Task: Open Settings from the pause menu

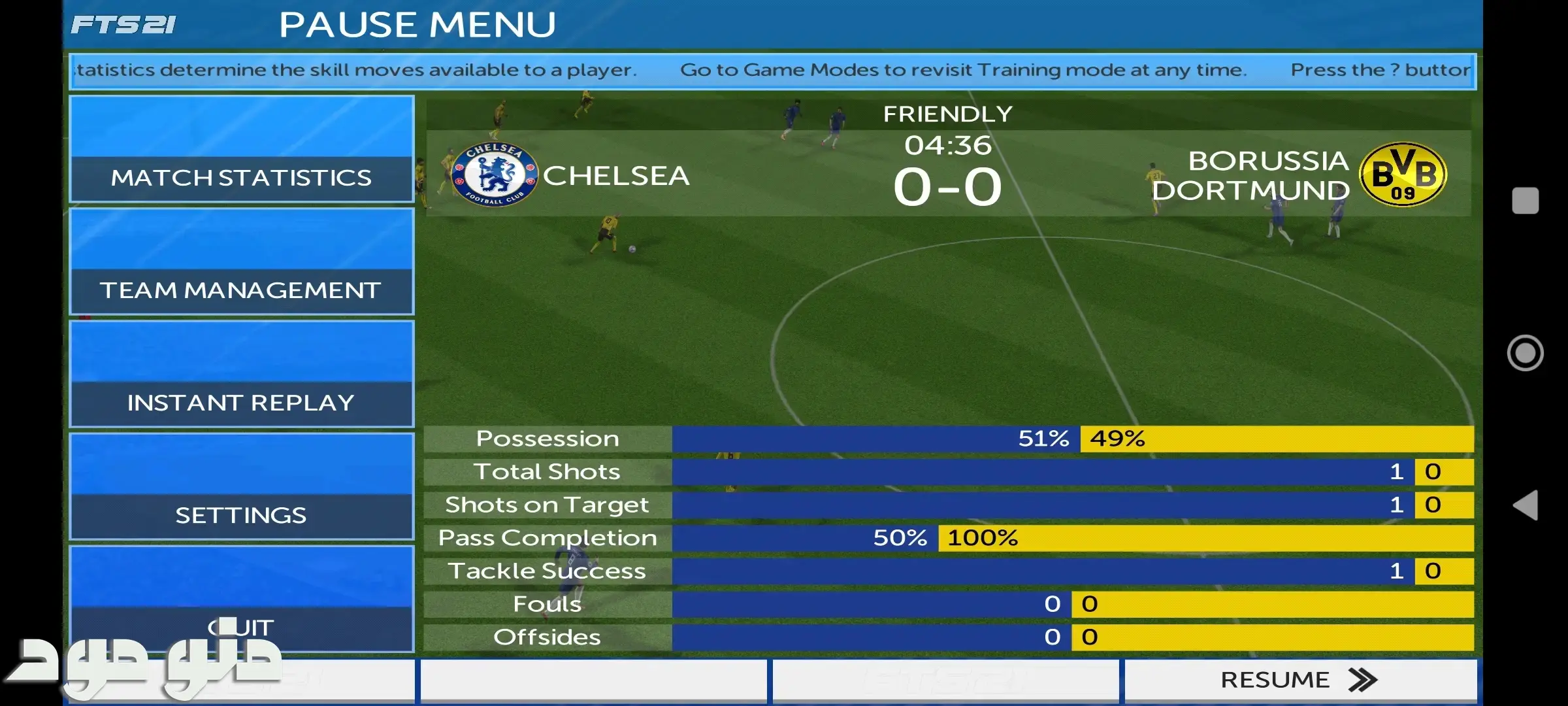Action: (x=241, y=487)
